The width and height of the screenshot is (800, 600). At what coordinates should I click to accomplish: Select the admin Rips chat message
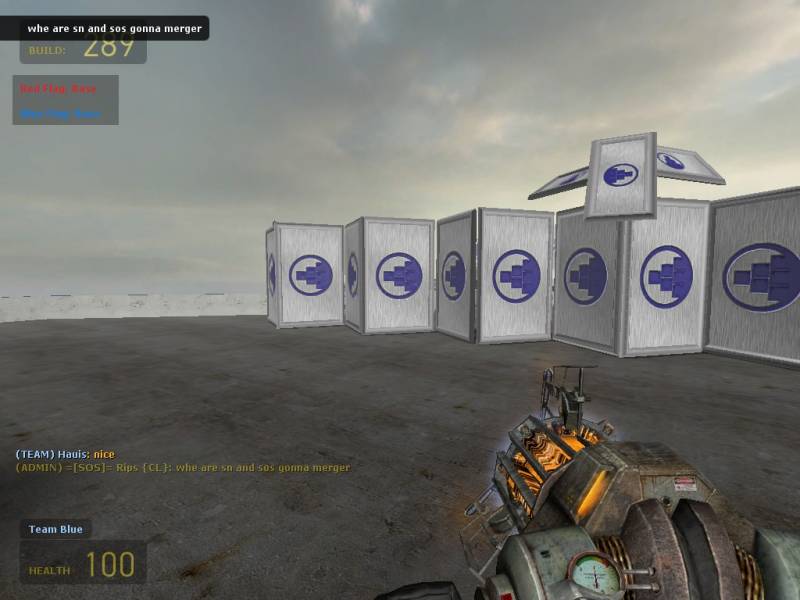[182, 467]
